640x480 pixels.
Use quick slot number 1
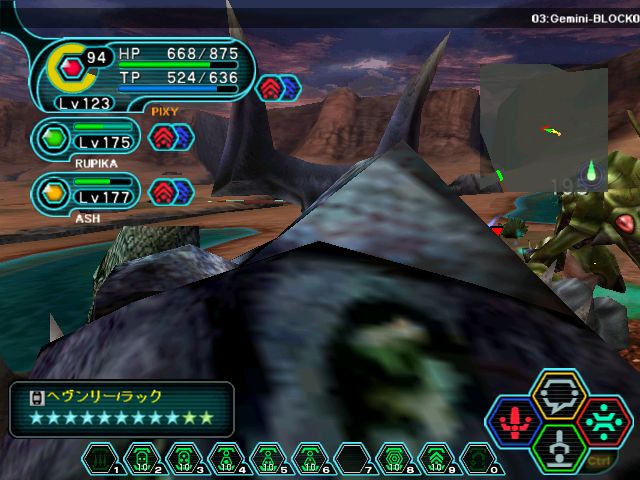(101, 459)
